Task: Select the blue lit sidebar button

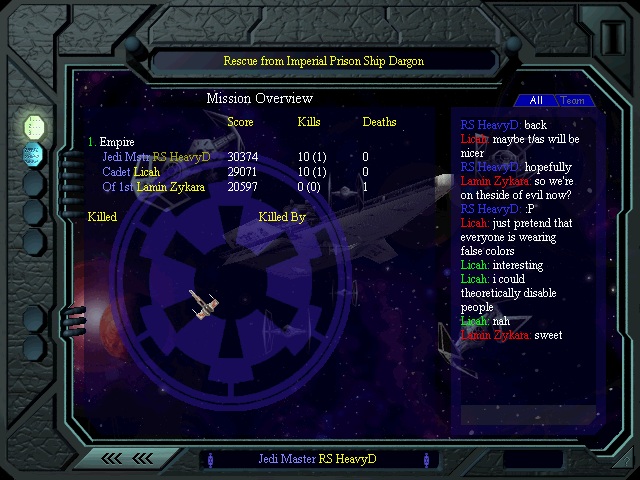Action: coord(35,154)
